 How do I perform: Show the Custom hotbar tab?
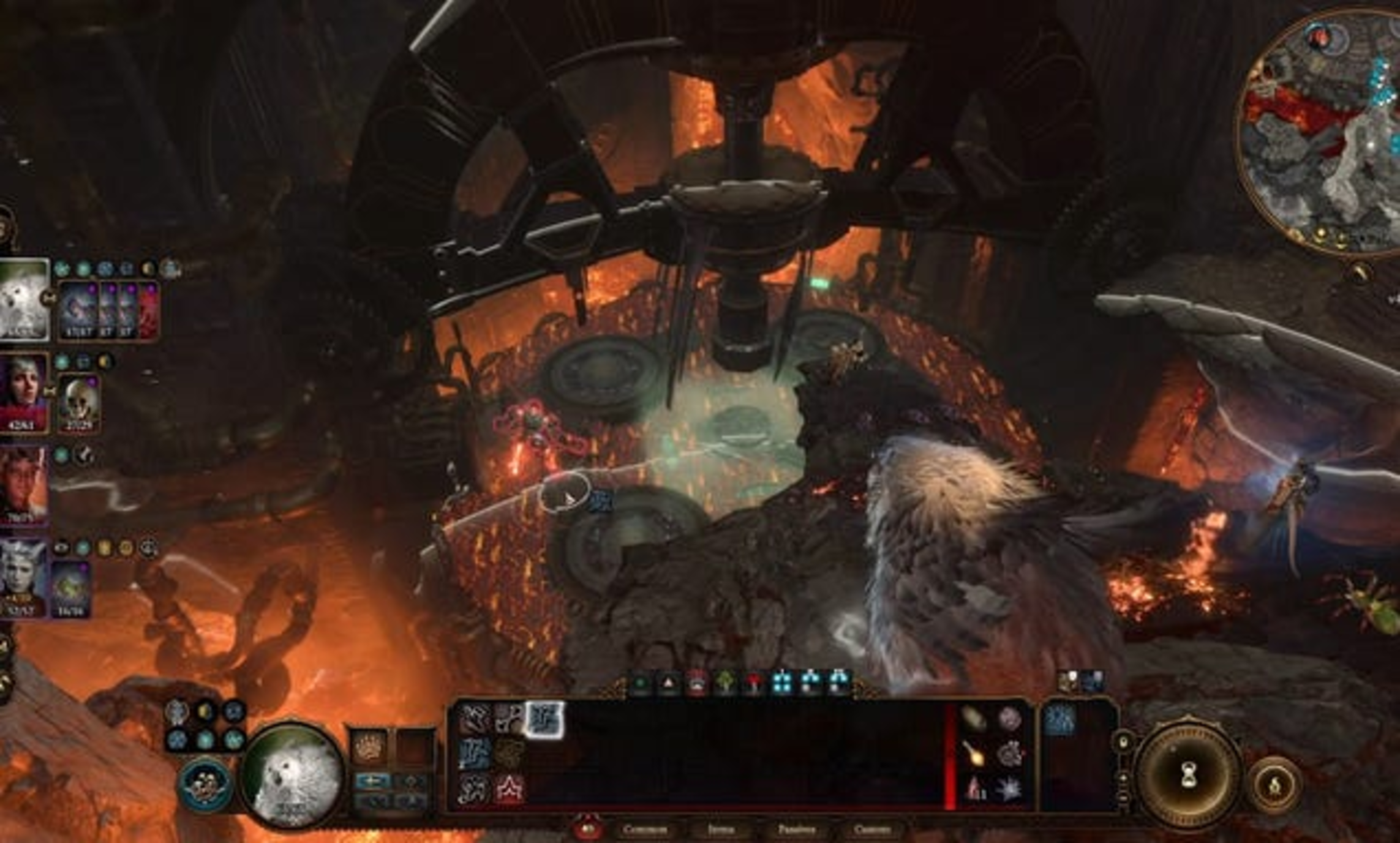click(x=872, y=830)
